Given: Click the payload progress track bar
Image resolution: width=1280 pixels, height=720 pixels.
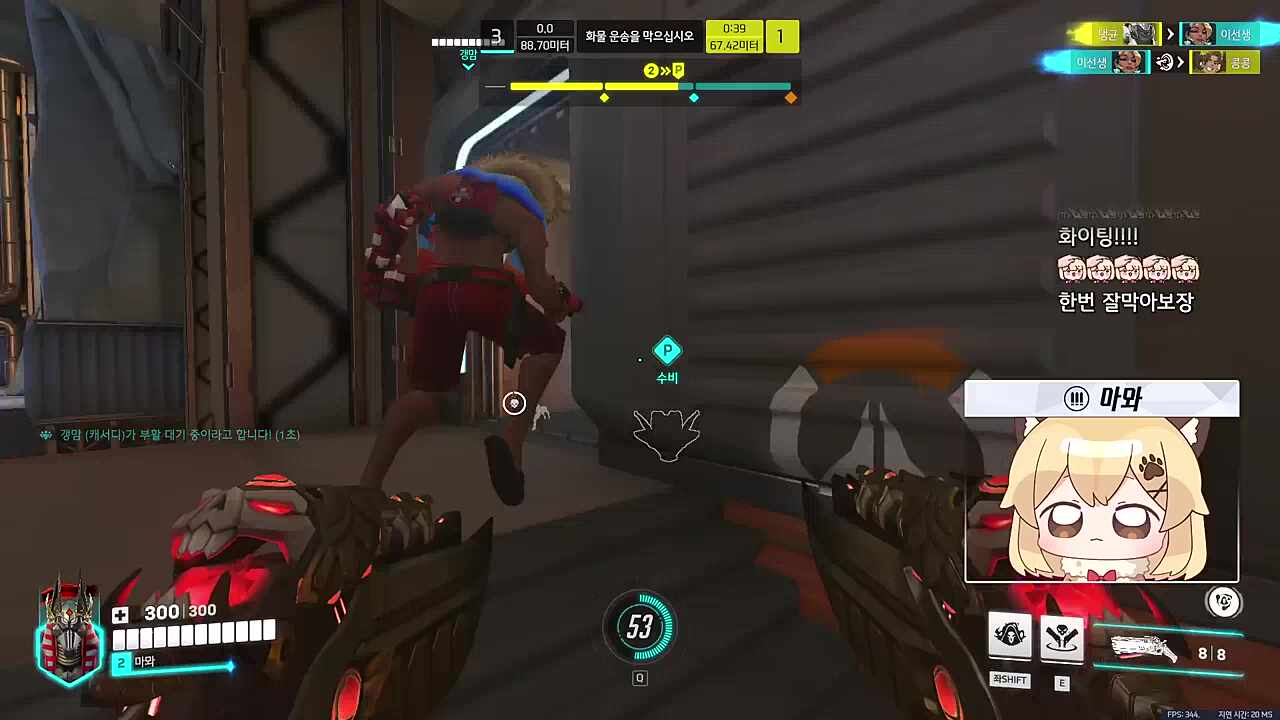Looking at the screenshot, I should (650, 87).
